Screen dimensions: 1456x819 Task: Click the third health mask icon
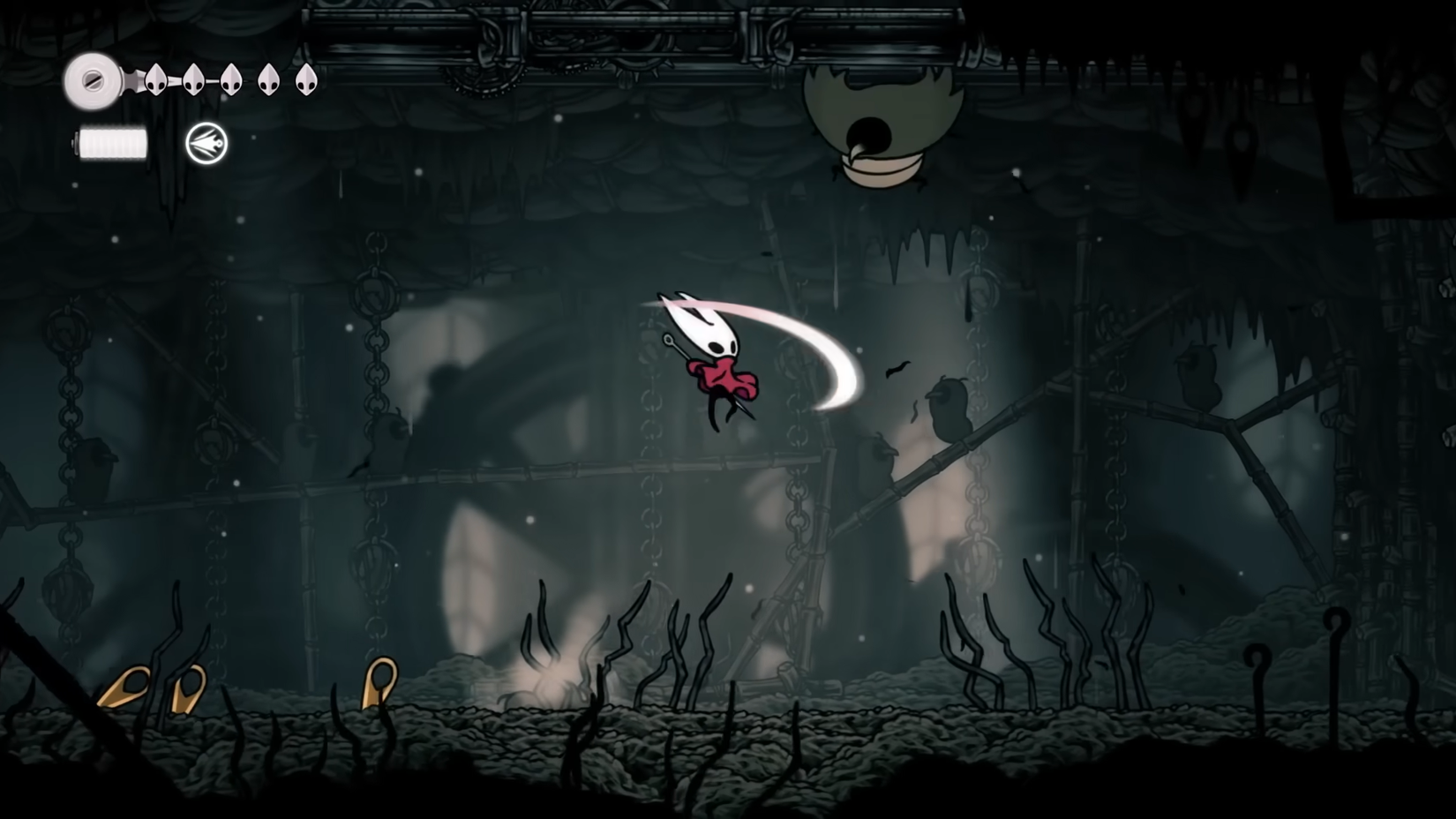pos(230,80)
